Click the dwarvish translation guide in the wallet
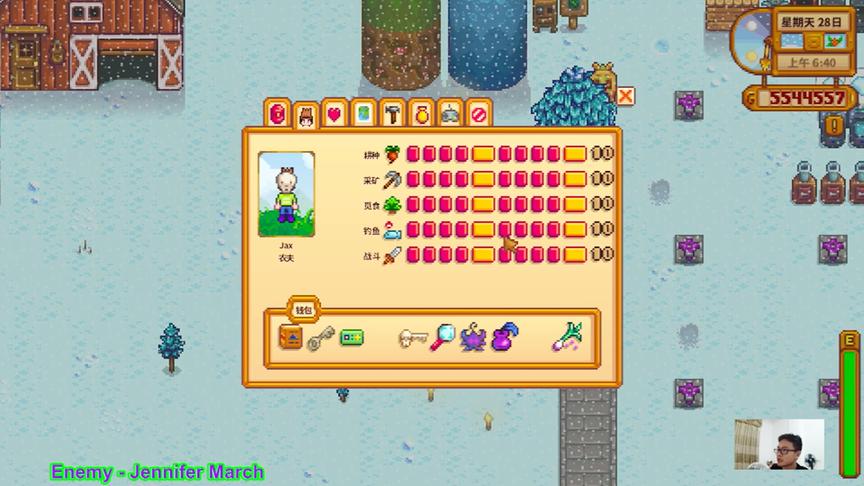This screenshot has width=864, height=486. click(291, 338)
